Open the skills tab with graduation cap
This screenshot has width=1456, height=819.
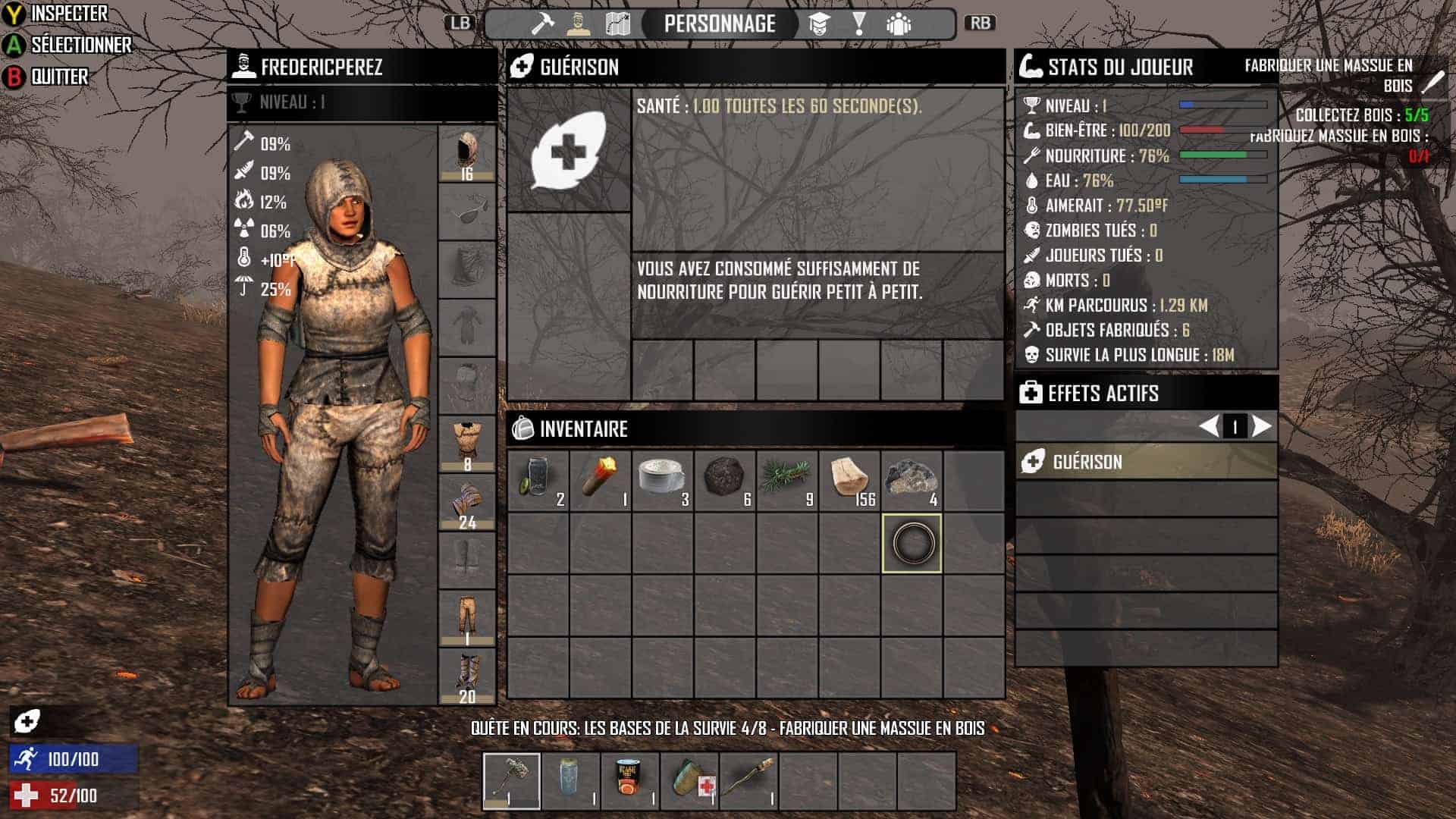818,24
